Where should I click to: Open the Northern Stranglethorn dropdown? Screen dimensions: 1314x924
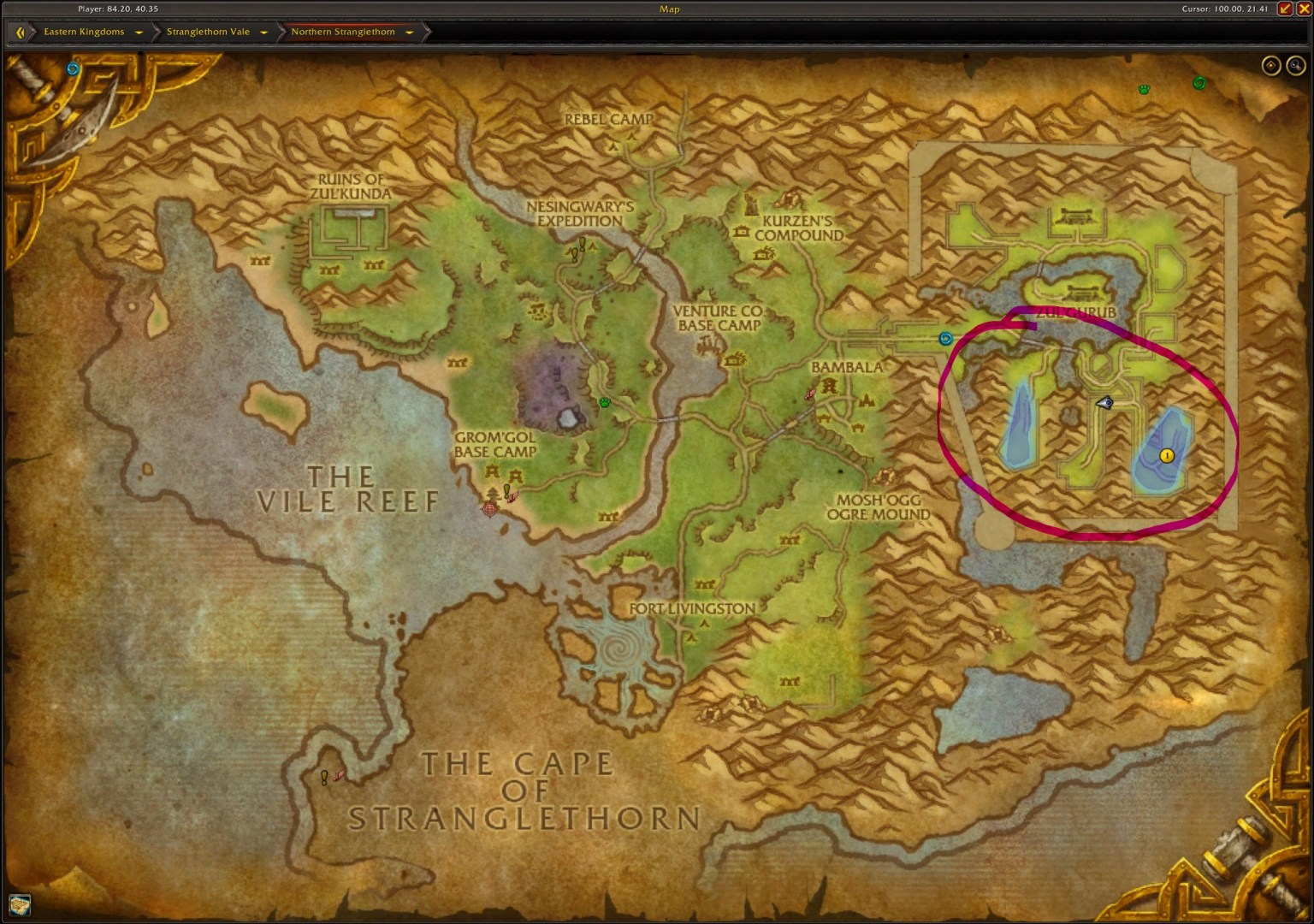coord(410,32)
